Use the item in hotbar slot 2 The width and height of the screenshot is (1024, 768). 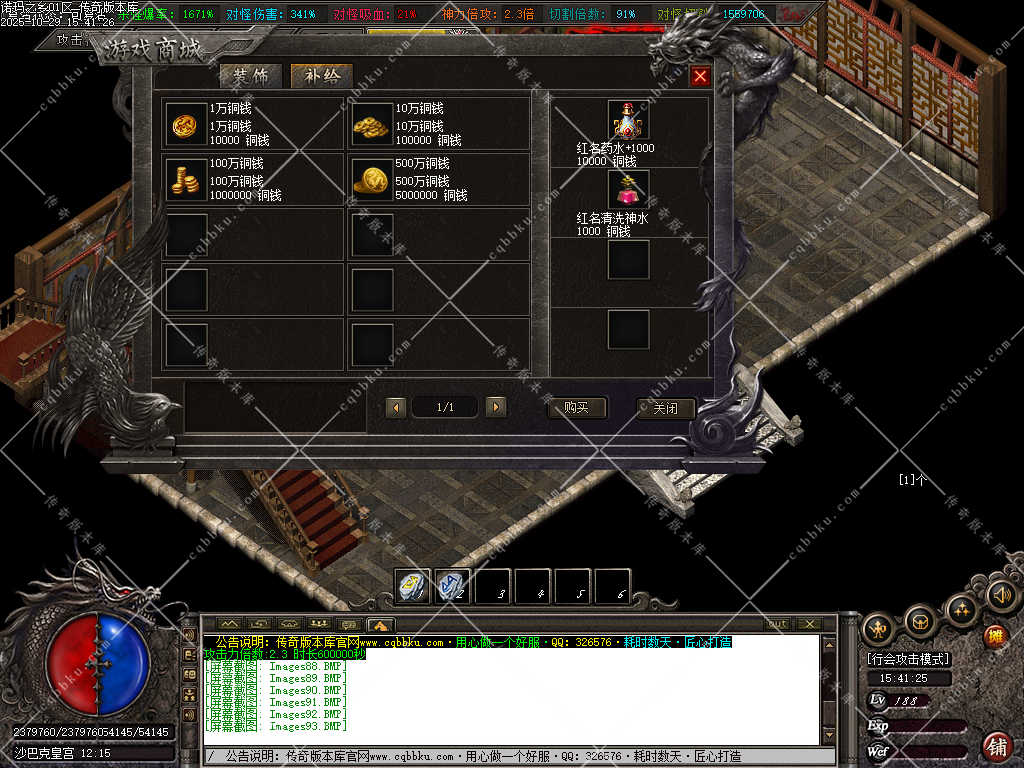pos(453,586)
